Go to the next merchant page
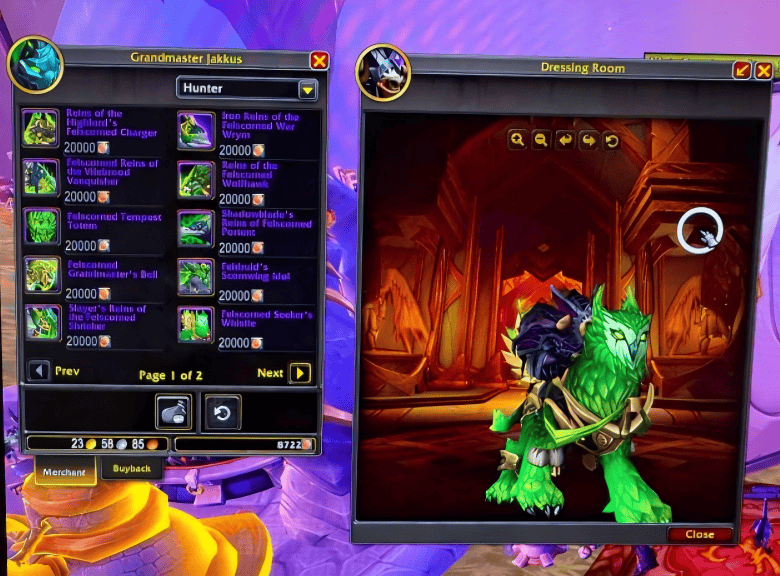780x576 pixels. pos(299,373)
